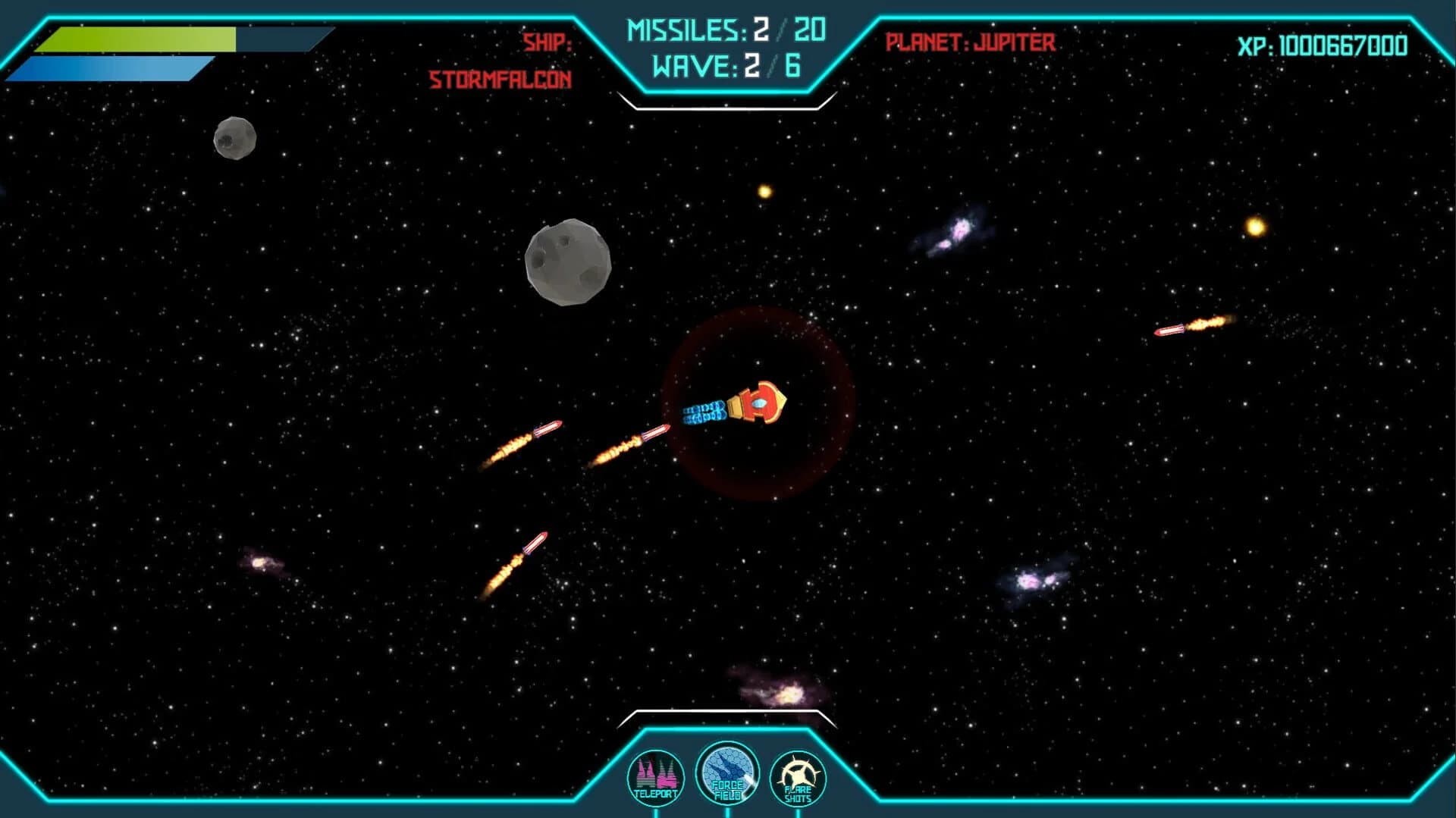The image size is (1456, 818).
Task: Open the WAVE 2/6 progress display
Action: coord(724,68)
